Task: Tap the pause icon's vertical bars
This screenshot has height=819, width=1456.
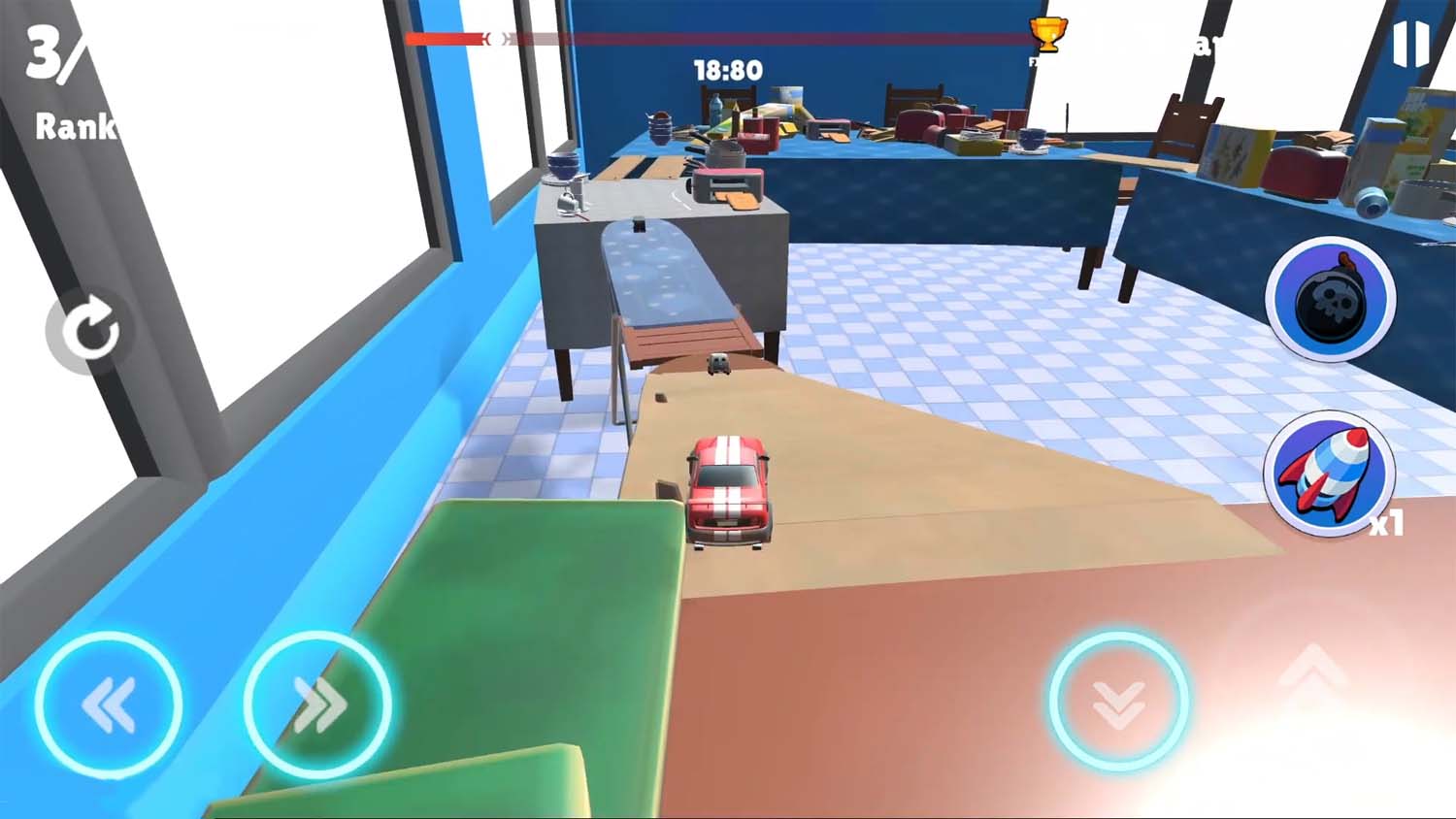Action: pyautogui.click(x=1411, y=43)
